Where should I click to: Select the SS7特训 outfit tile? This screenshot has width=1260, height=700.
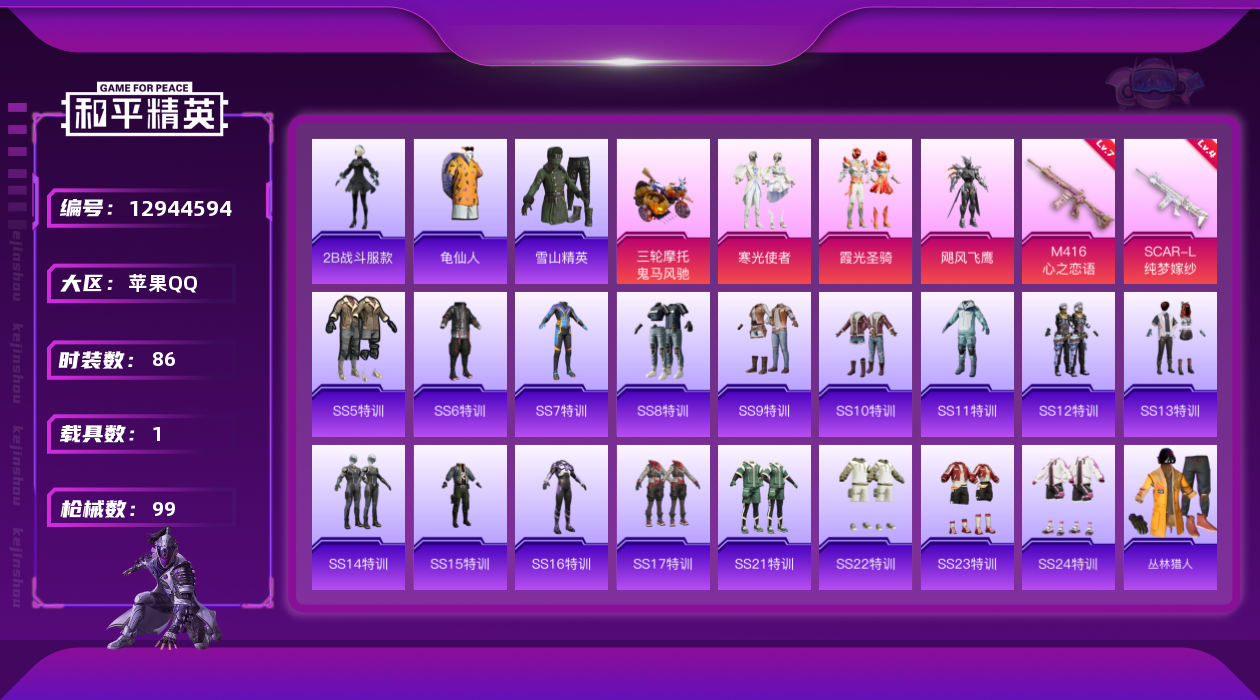click(561, 364)
